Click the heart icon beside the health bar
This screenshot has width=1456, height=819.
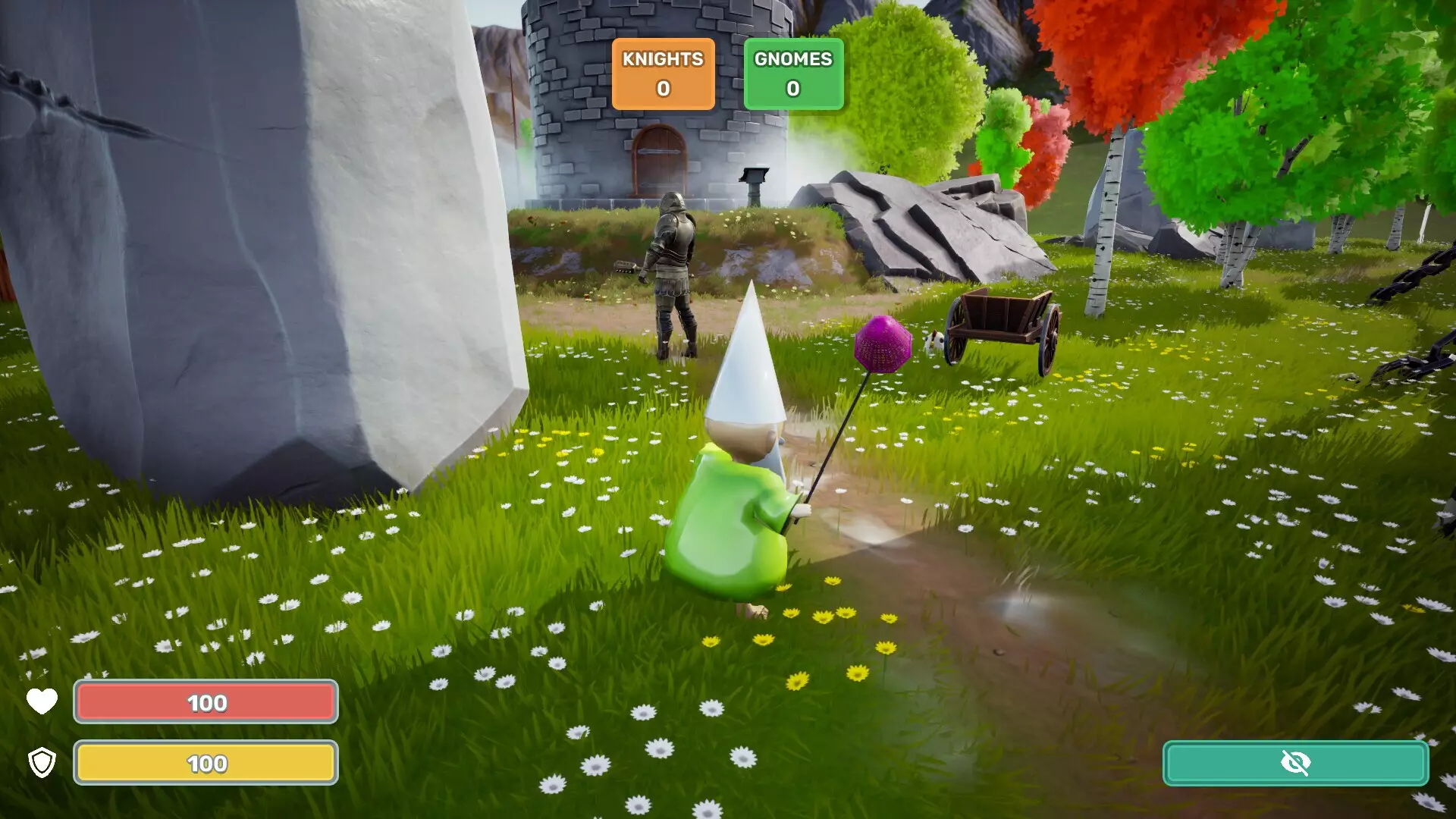tap(42, 701)
